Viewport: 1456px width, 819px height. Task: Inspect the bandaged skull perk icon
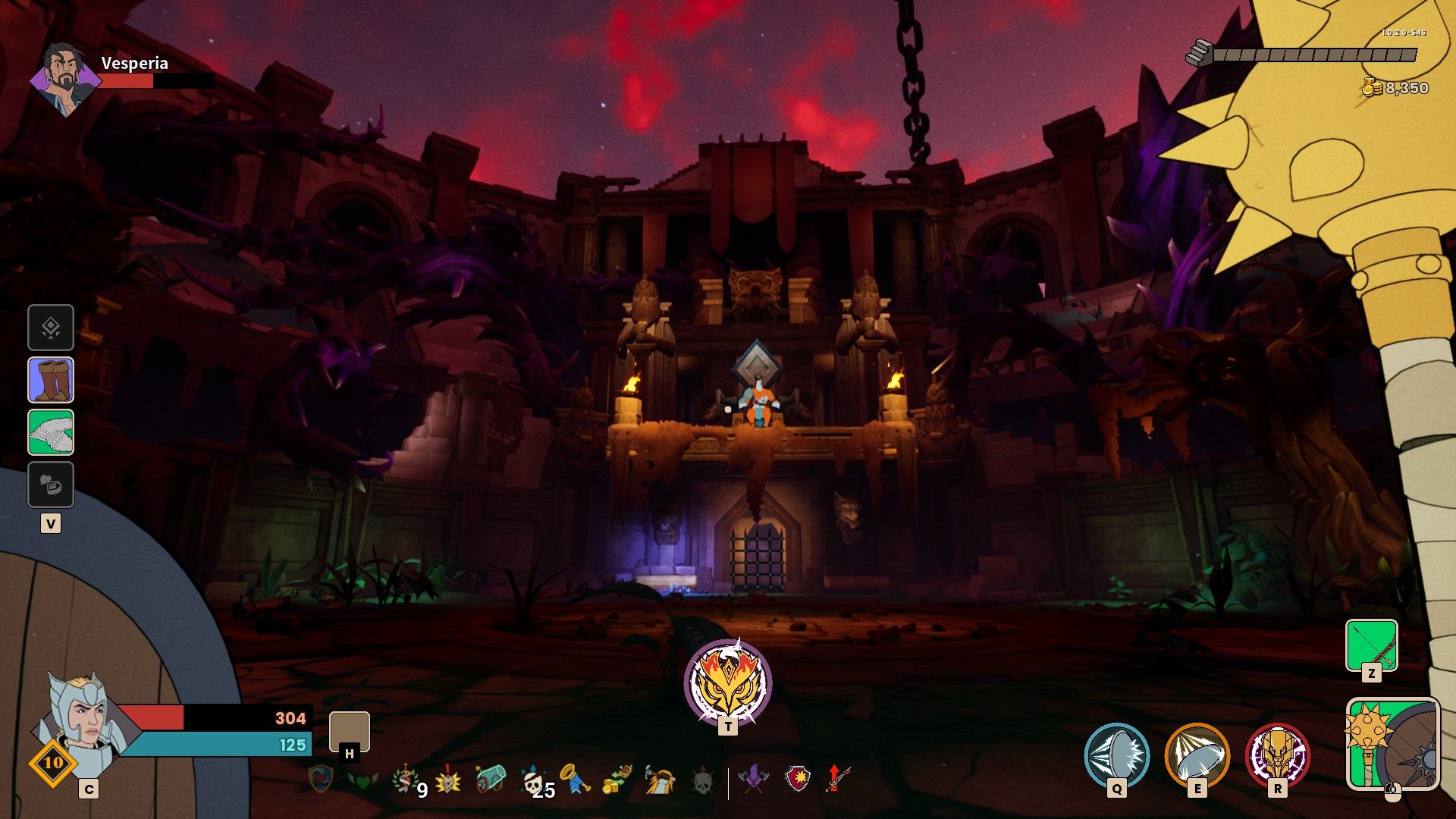tap(532, 780)
